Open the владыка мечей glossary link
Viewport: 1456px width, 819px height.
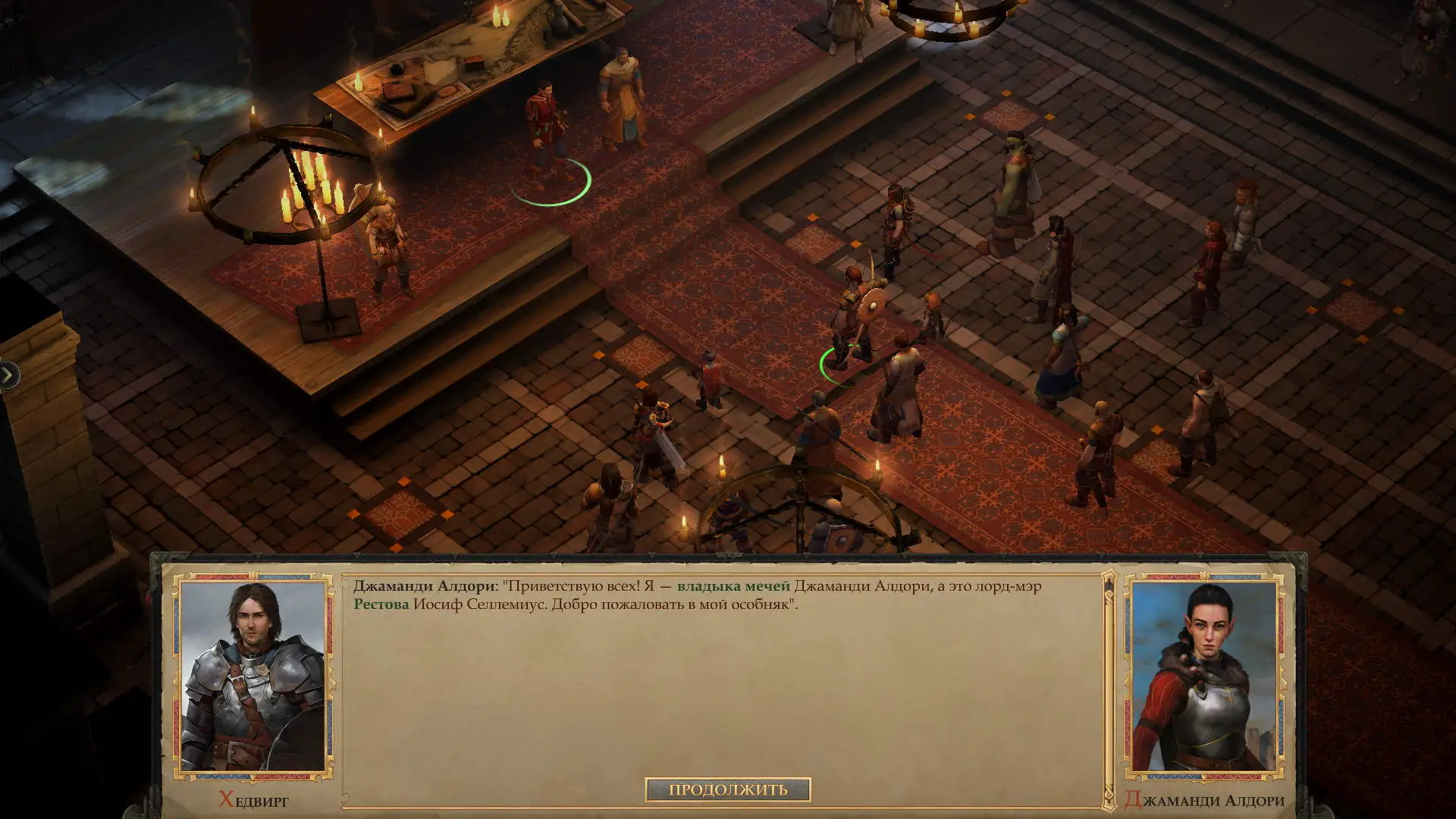tap(733, 586)
